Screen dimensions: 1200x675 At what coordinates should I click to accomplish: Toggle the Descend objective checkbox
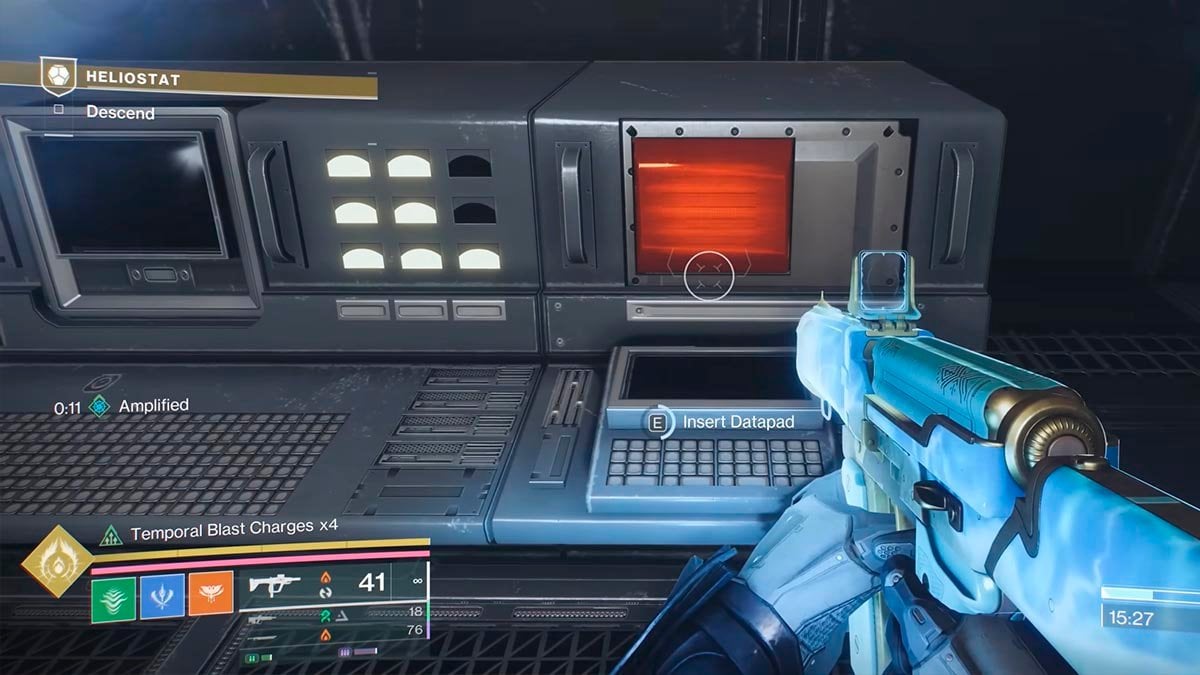(58, 110)
